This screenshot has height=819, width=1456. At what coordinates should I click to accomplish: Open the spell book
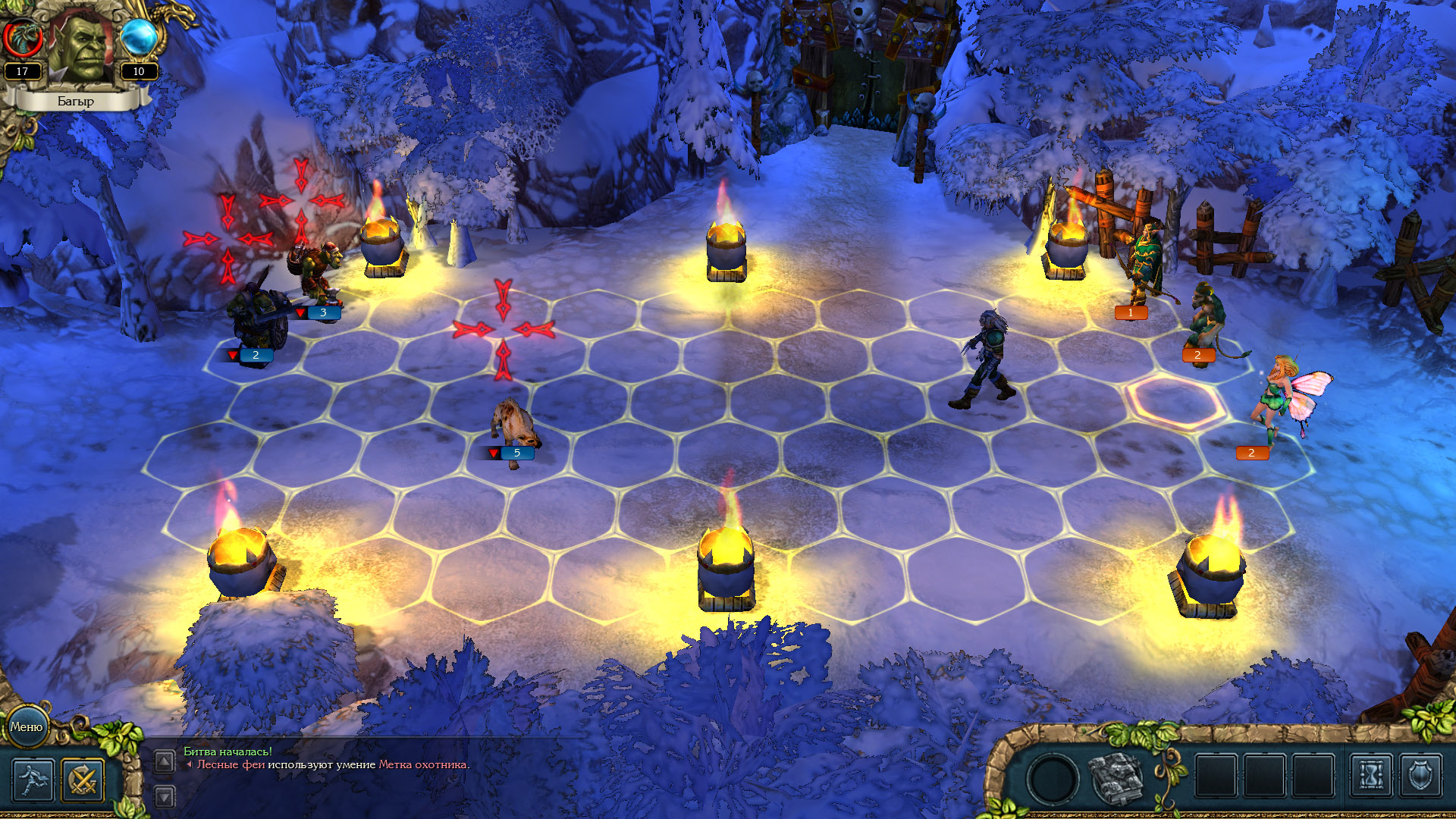click(1116, 778)
